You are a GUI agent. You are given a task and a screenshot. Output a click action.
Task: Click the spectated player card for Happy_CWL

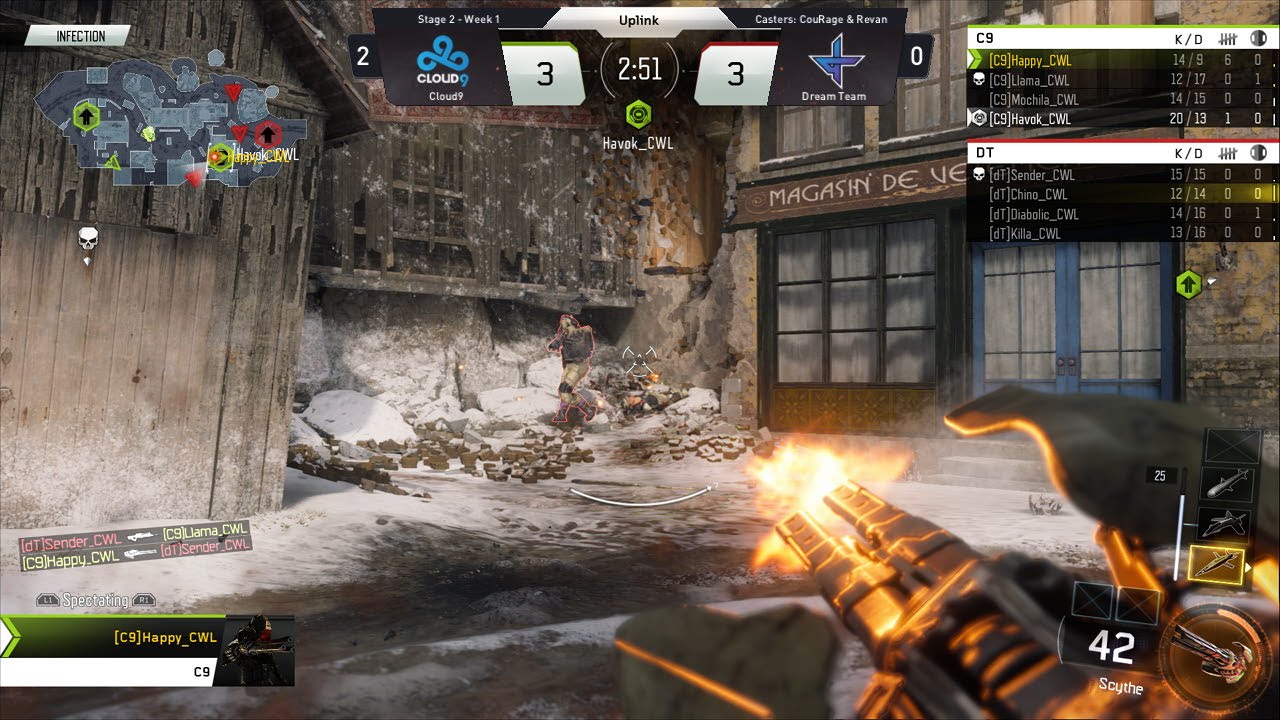(150, 648)
